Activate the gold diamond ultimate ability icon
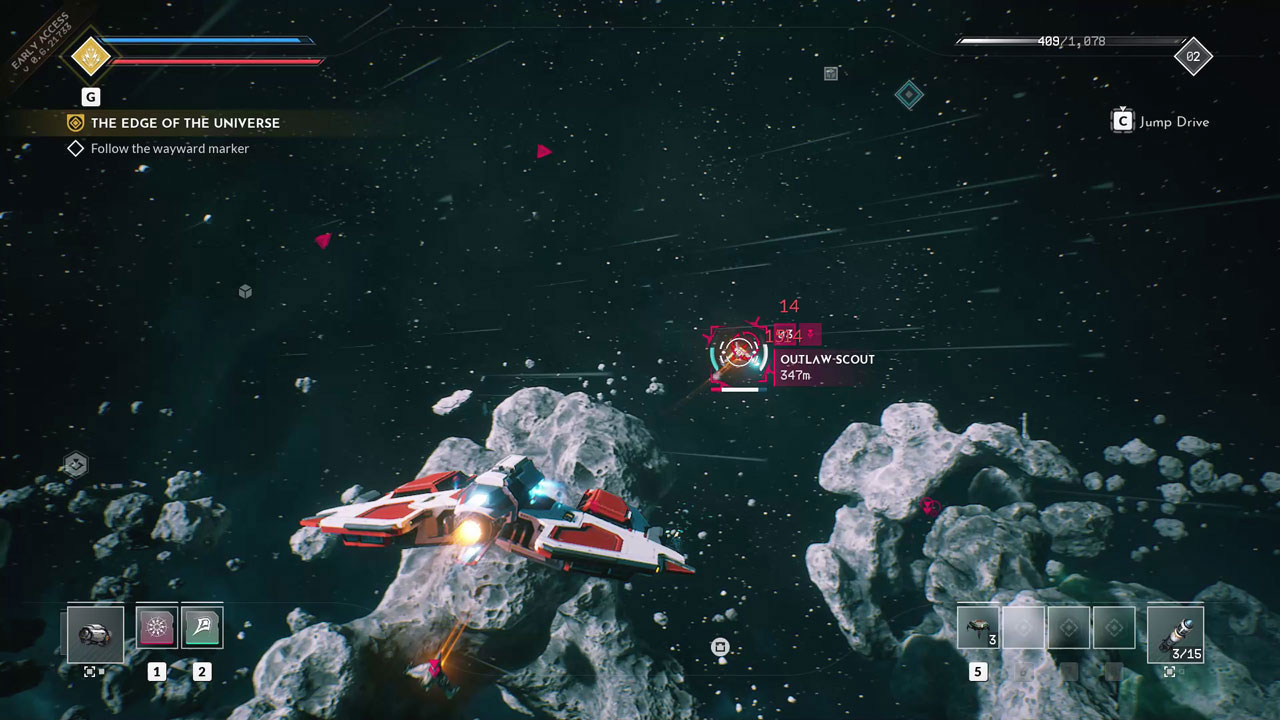The width and height of the screenshot is (1280, 720). [x=88, y=56]
